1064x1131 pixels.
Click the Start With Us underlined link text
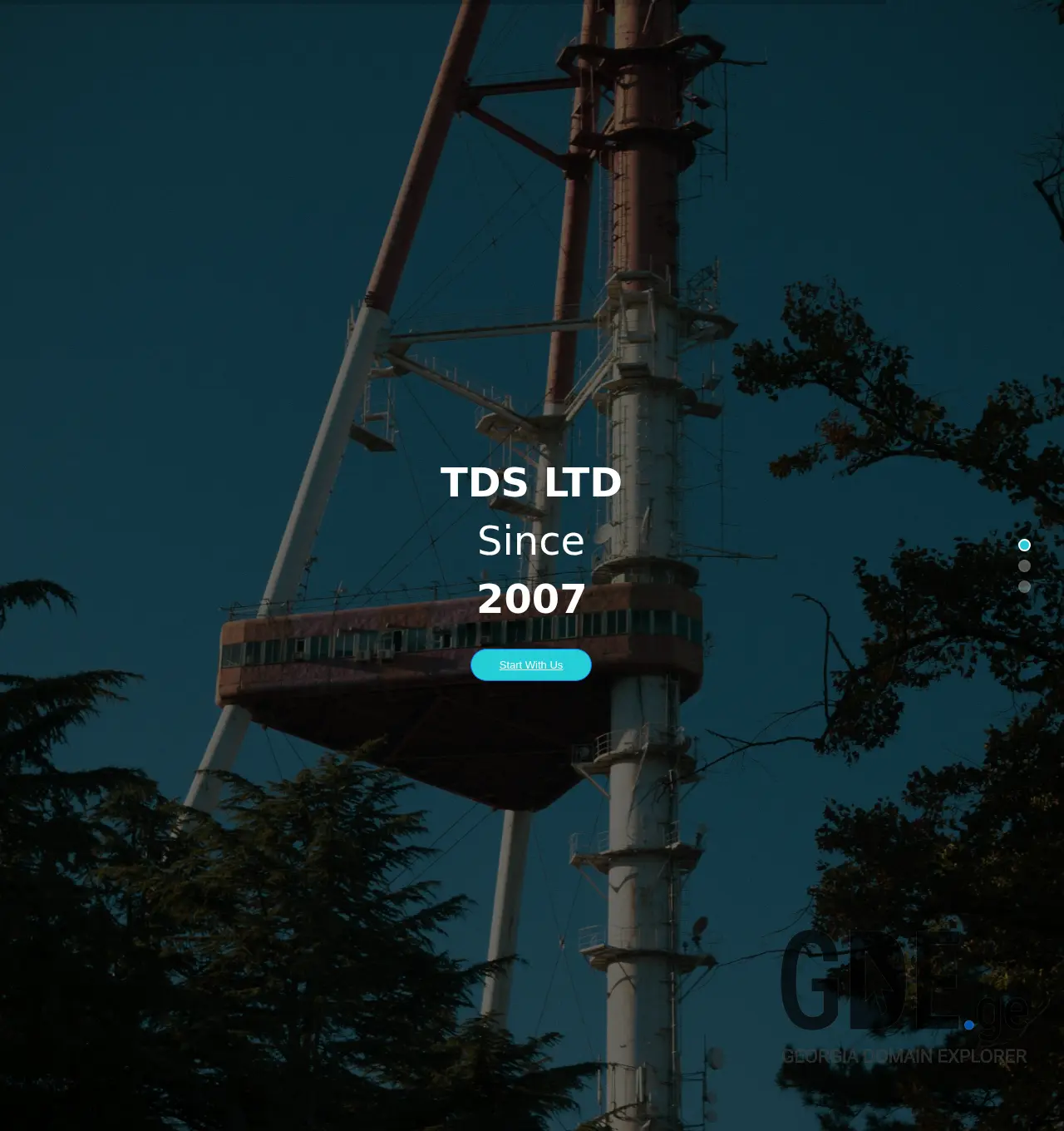pos(530,664)
